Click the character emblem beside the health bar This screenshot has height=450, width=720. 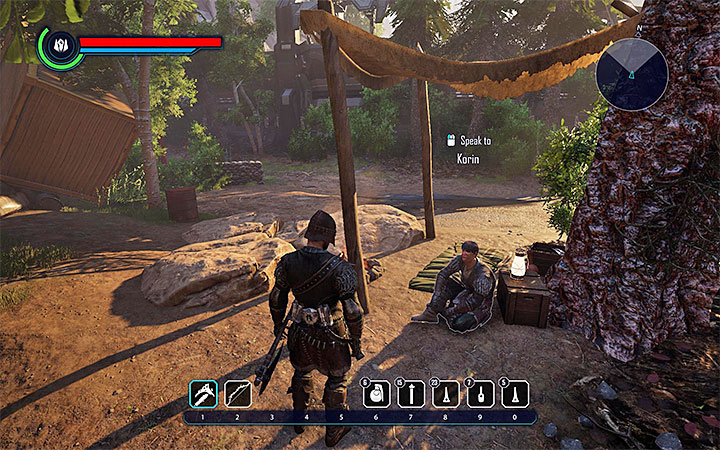point(59,46)
